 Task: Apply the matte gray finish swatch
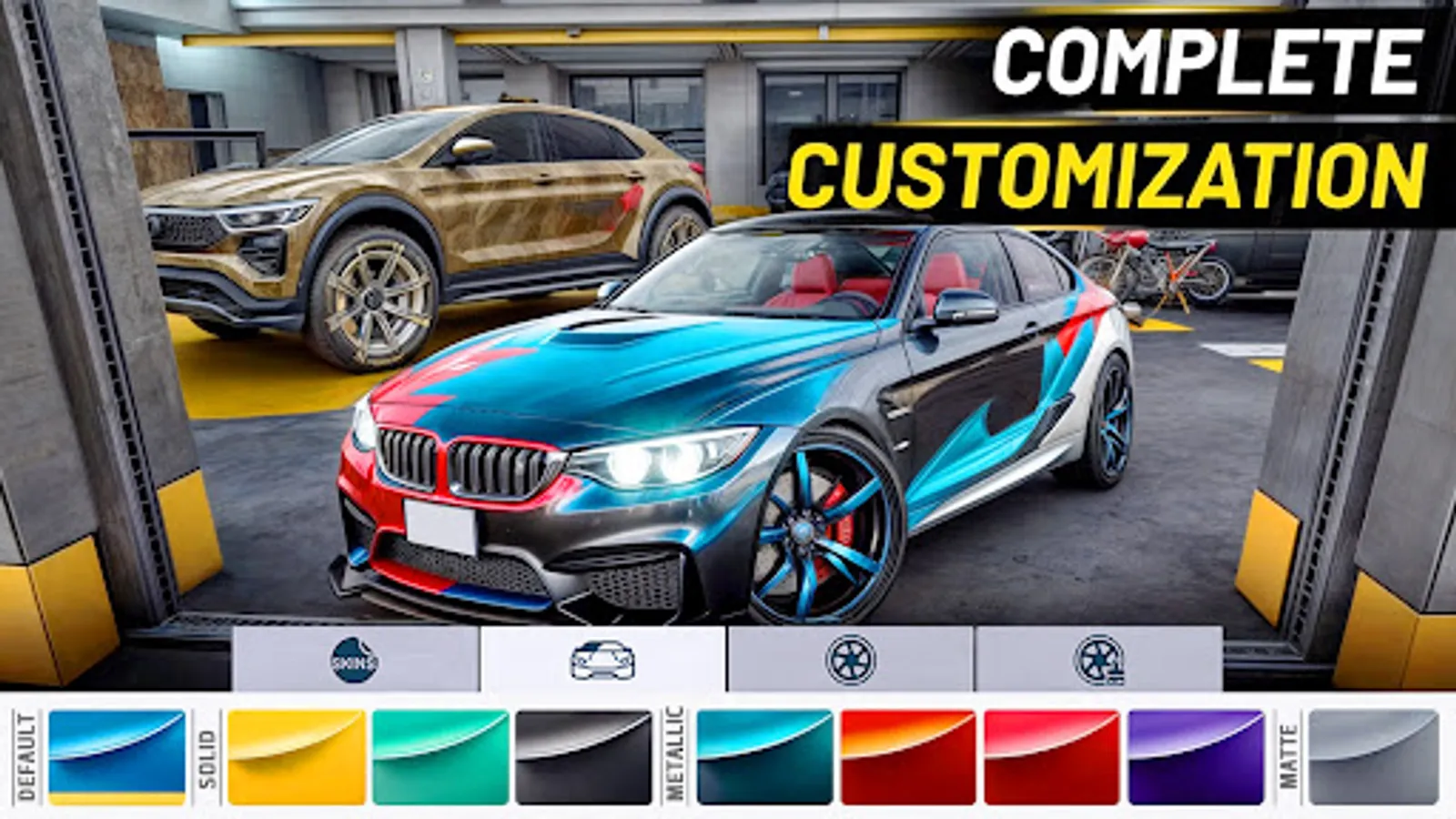(x=1376, y=753)
